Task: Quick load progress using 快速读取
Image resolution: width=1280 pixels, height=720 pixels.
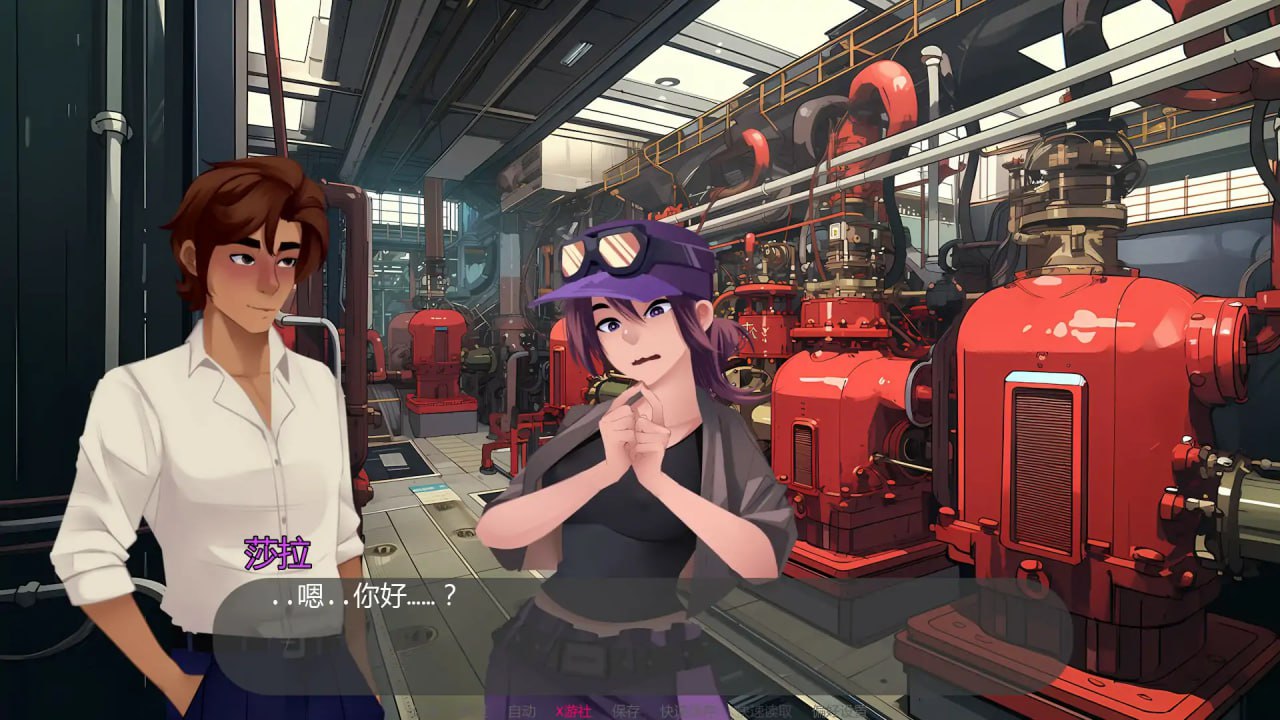Action: pos(765,710)
